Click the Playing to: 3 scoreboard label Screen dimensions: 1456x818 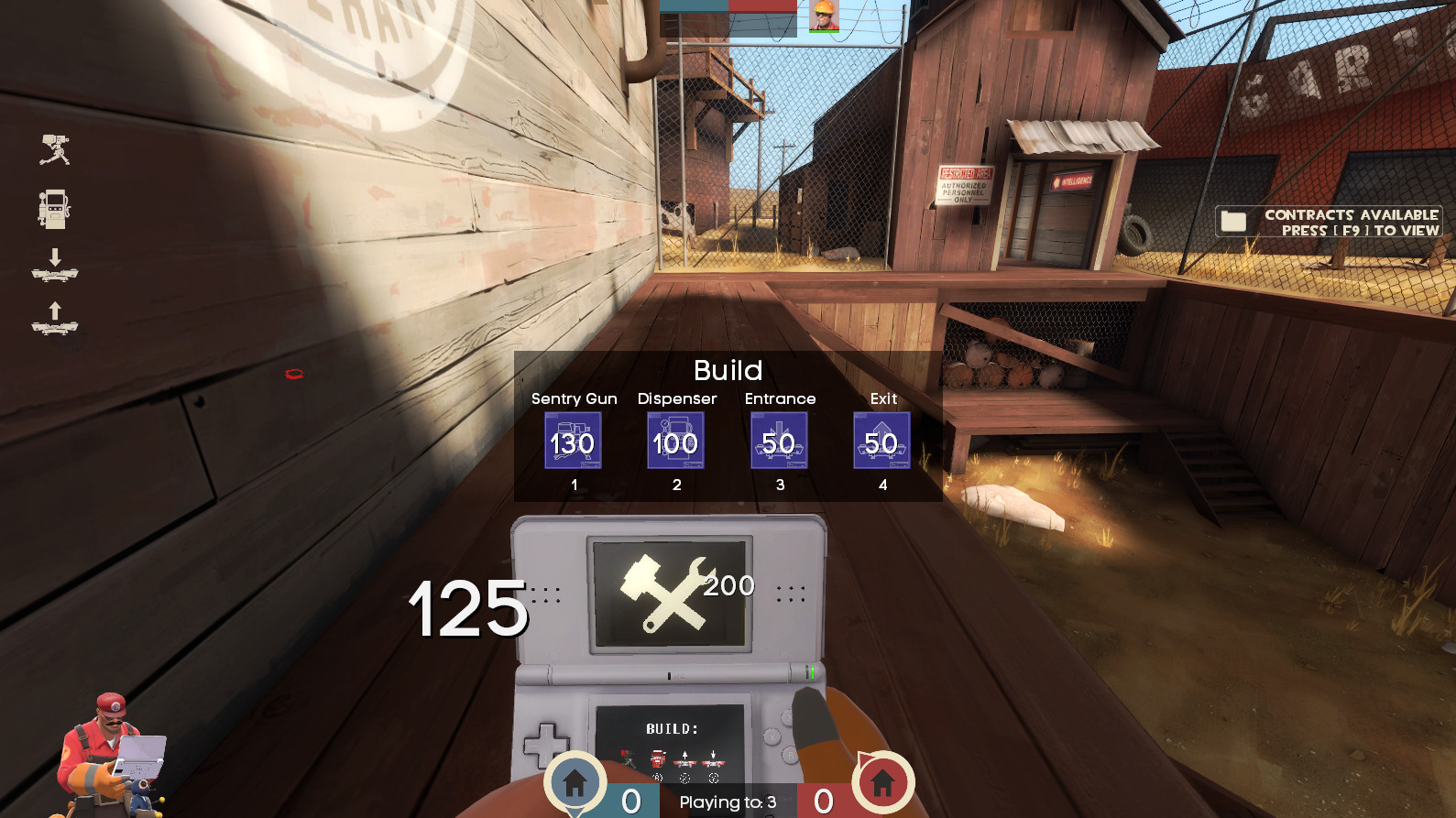click(728, 802)
